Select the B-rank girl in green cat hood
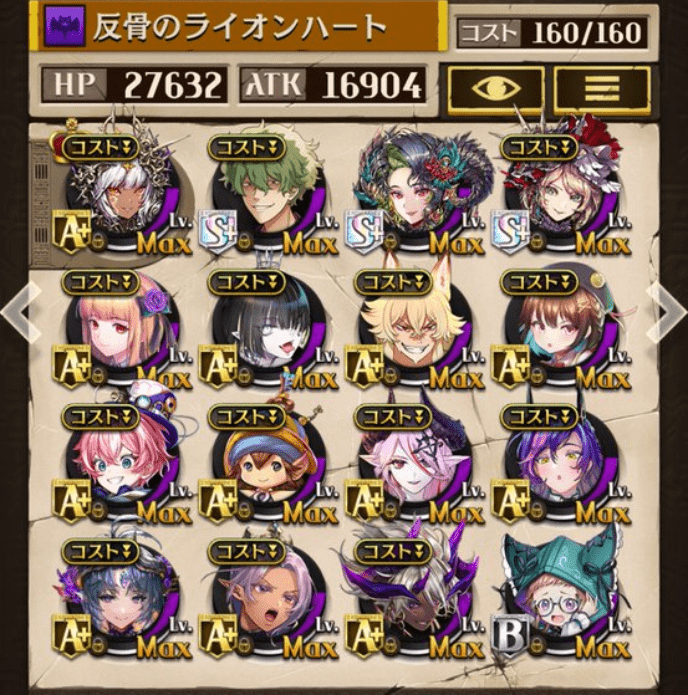The width and height of the screenshot is (688, 695). (558, 603)
